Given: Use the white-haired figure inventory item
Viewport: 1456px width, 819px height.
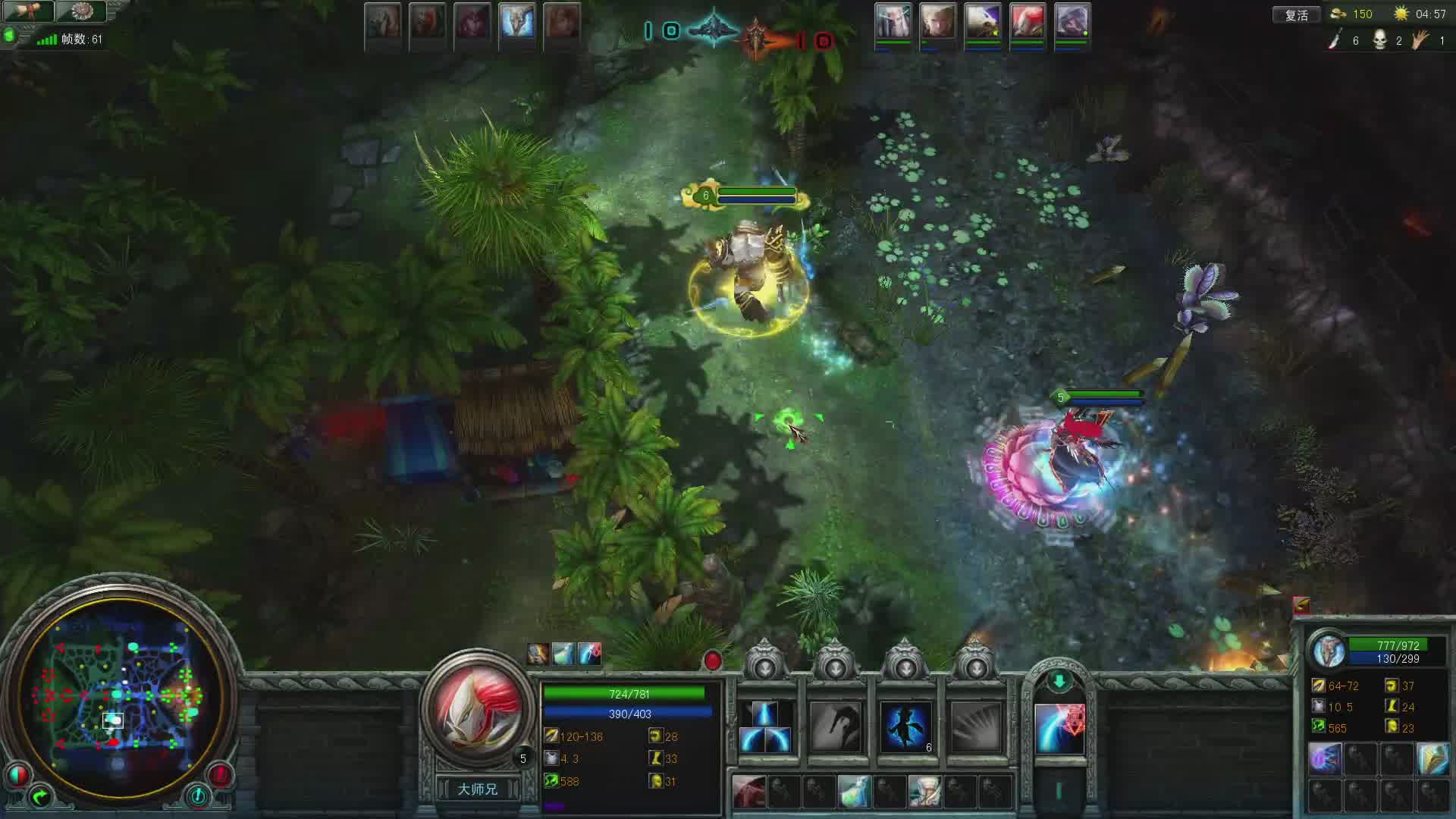Looking at the screenshot, I should tap(924, 791).
